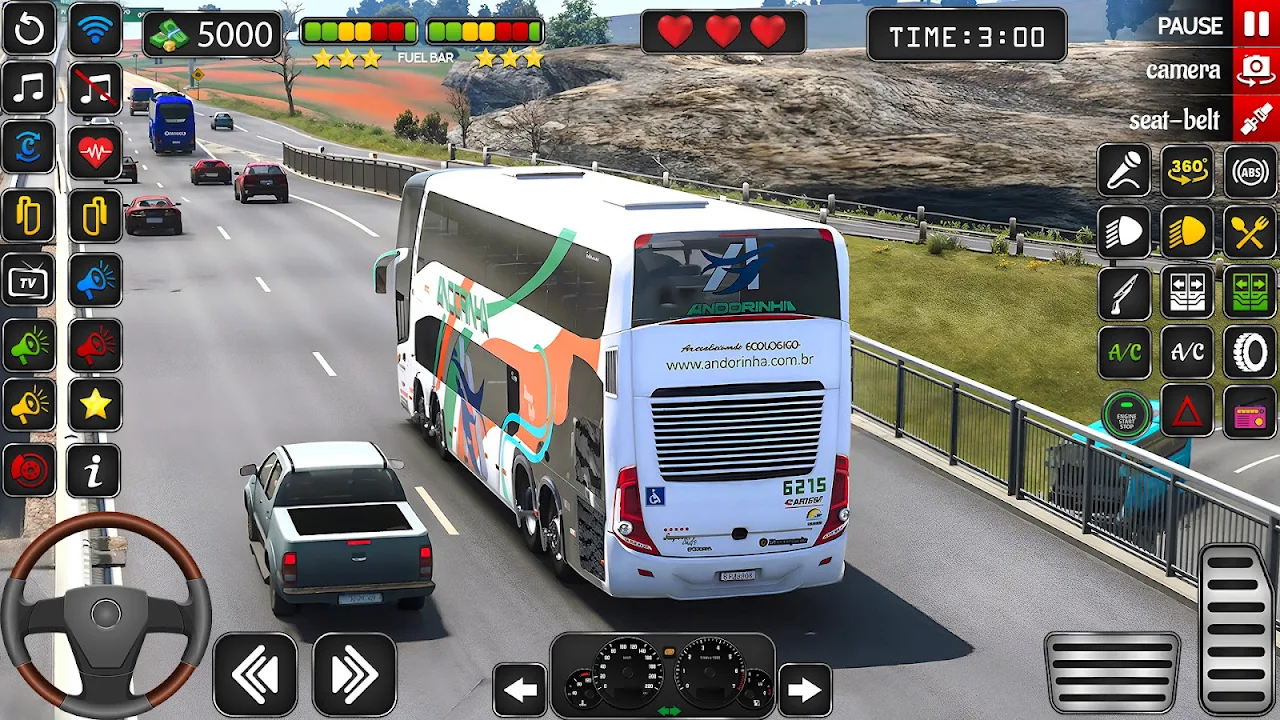Enable the 360 degree view
1280x720 pixels.
point(1187,171)
